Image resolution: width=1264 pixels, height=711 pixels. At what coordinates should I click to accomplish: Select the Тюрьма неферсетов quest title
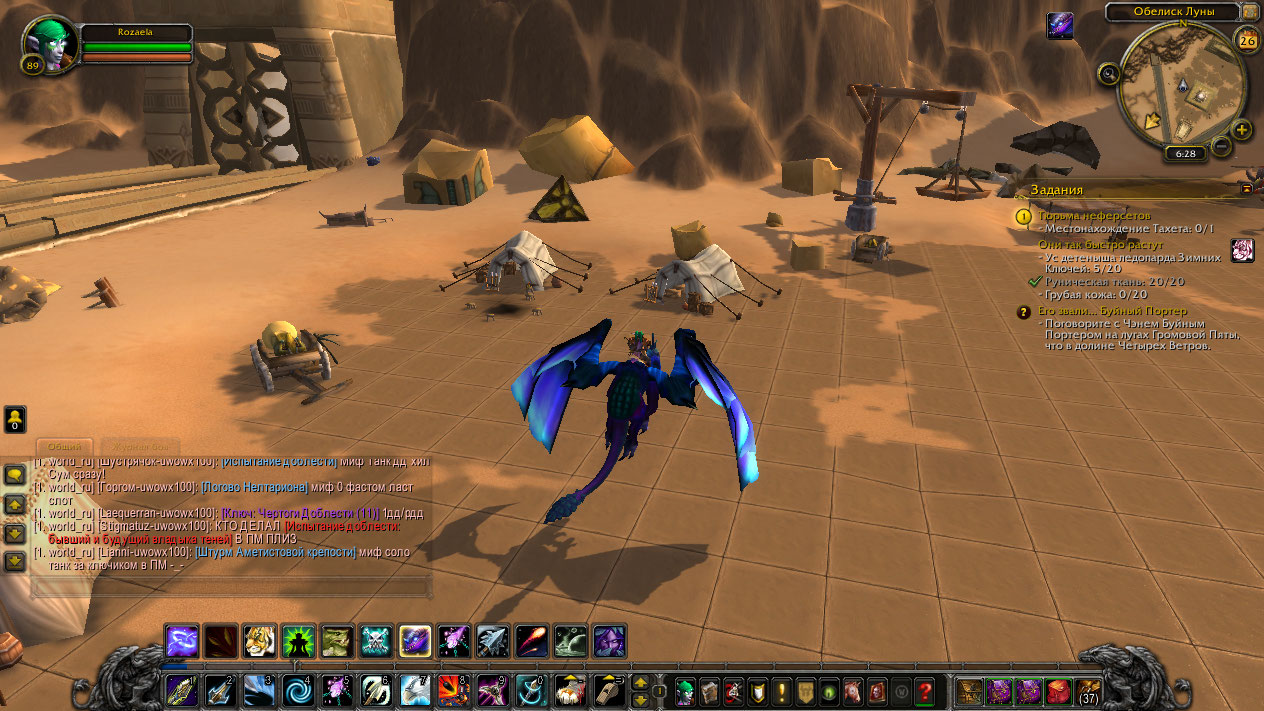1094,215
